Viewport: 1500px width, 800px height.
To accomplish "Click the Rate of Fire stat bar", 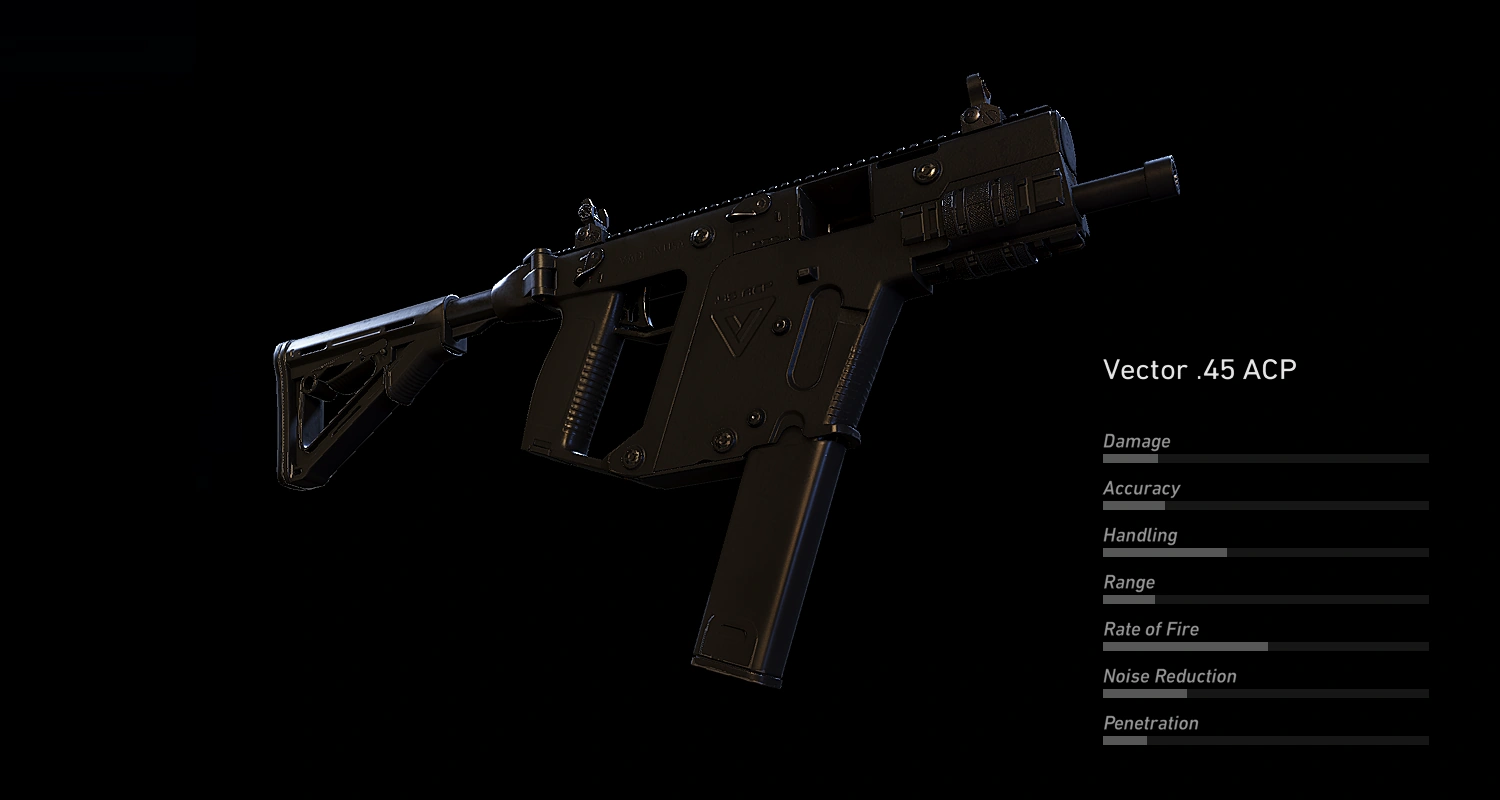I will click(x=1265, y=645).
